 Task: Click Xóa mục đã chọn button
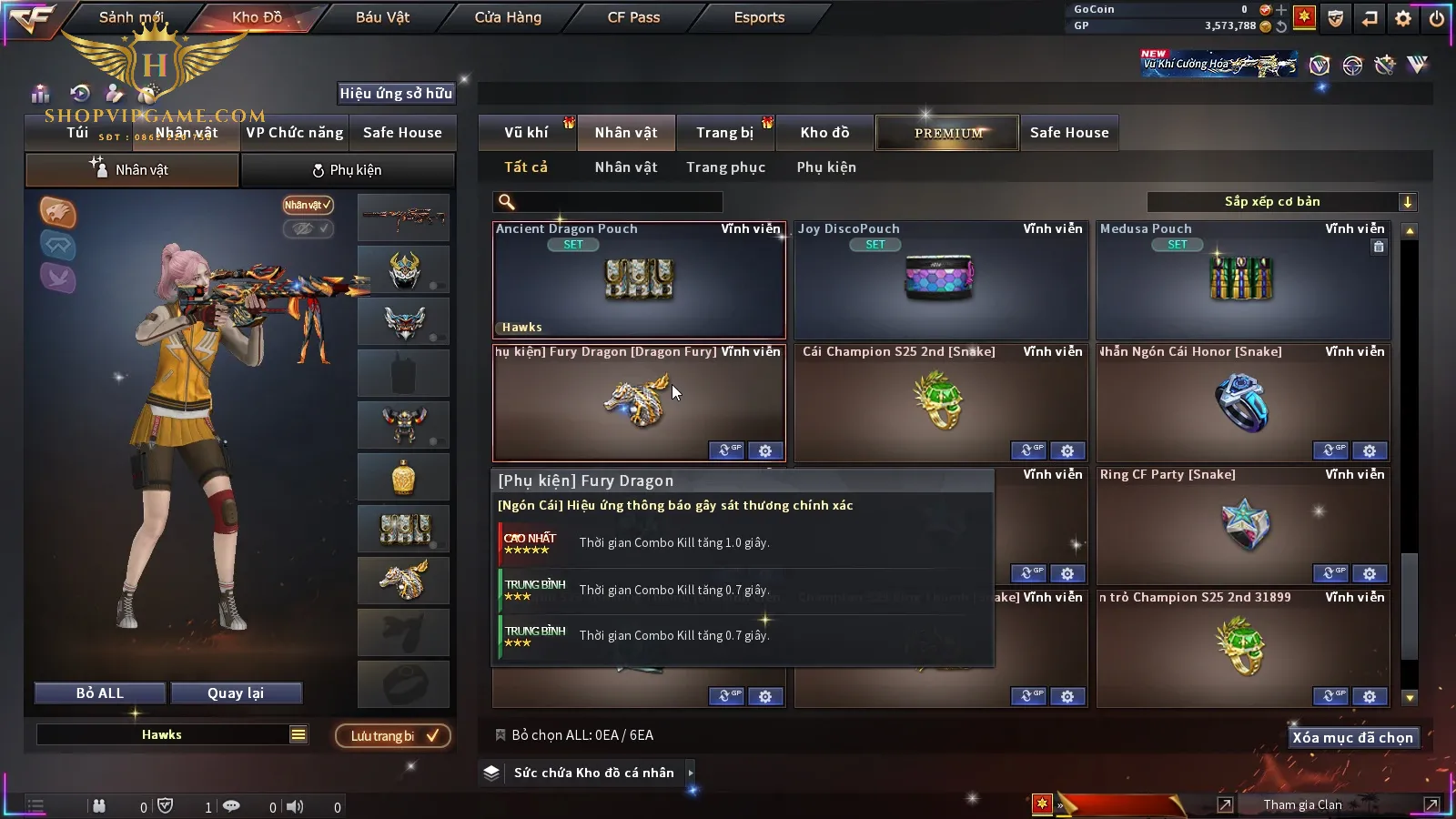click(1352, 738)
